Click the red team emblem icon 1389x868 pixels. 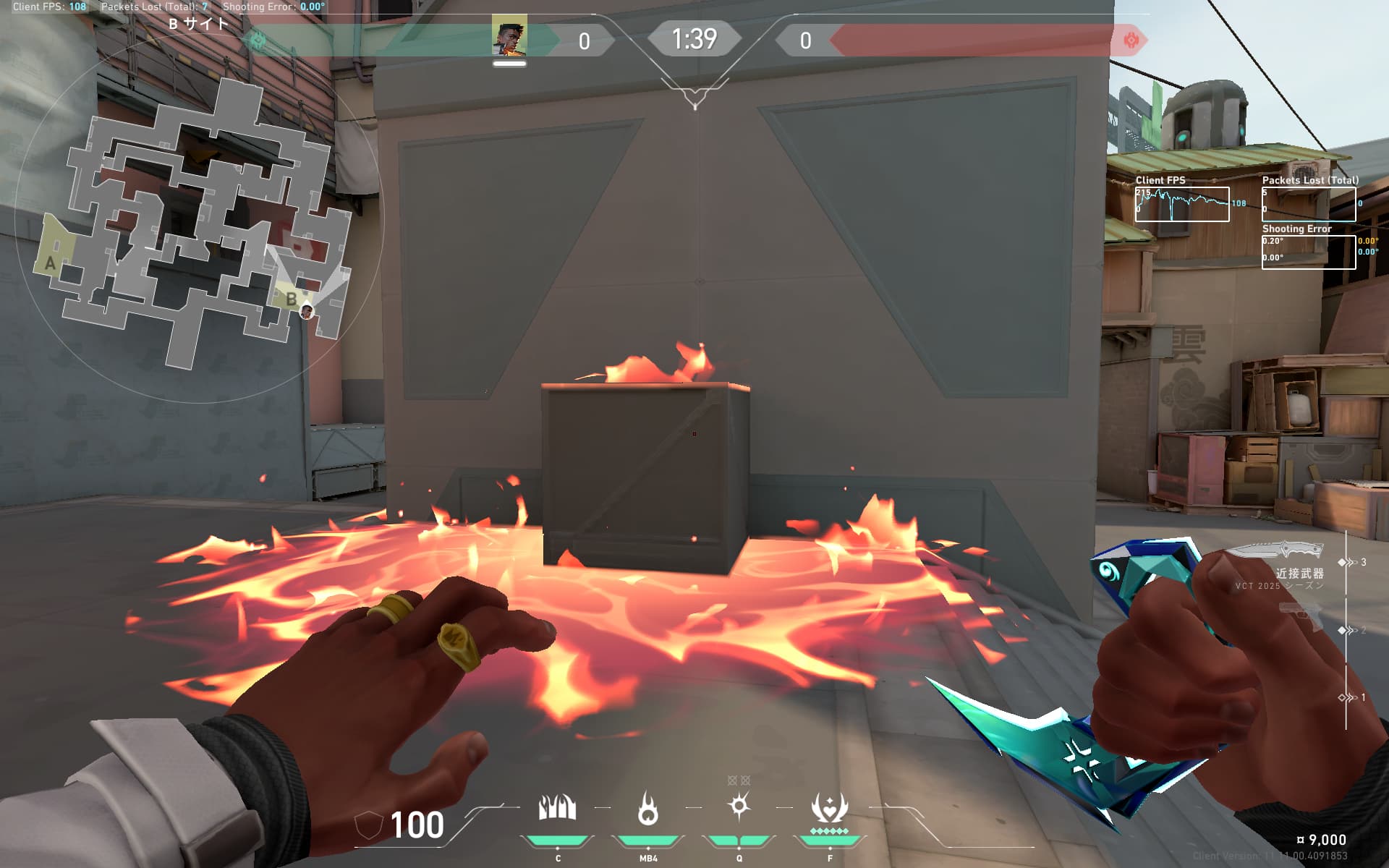pyautogui.click(x=1131, y=40)
